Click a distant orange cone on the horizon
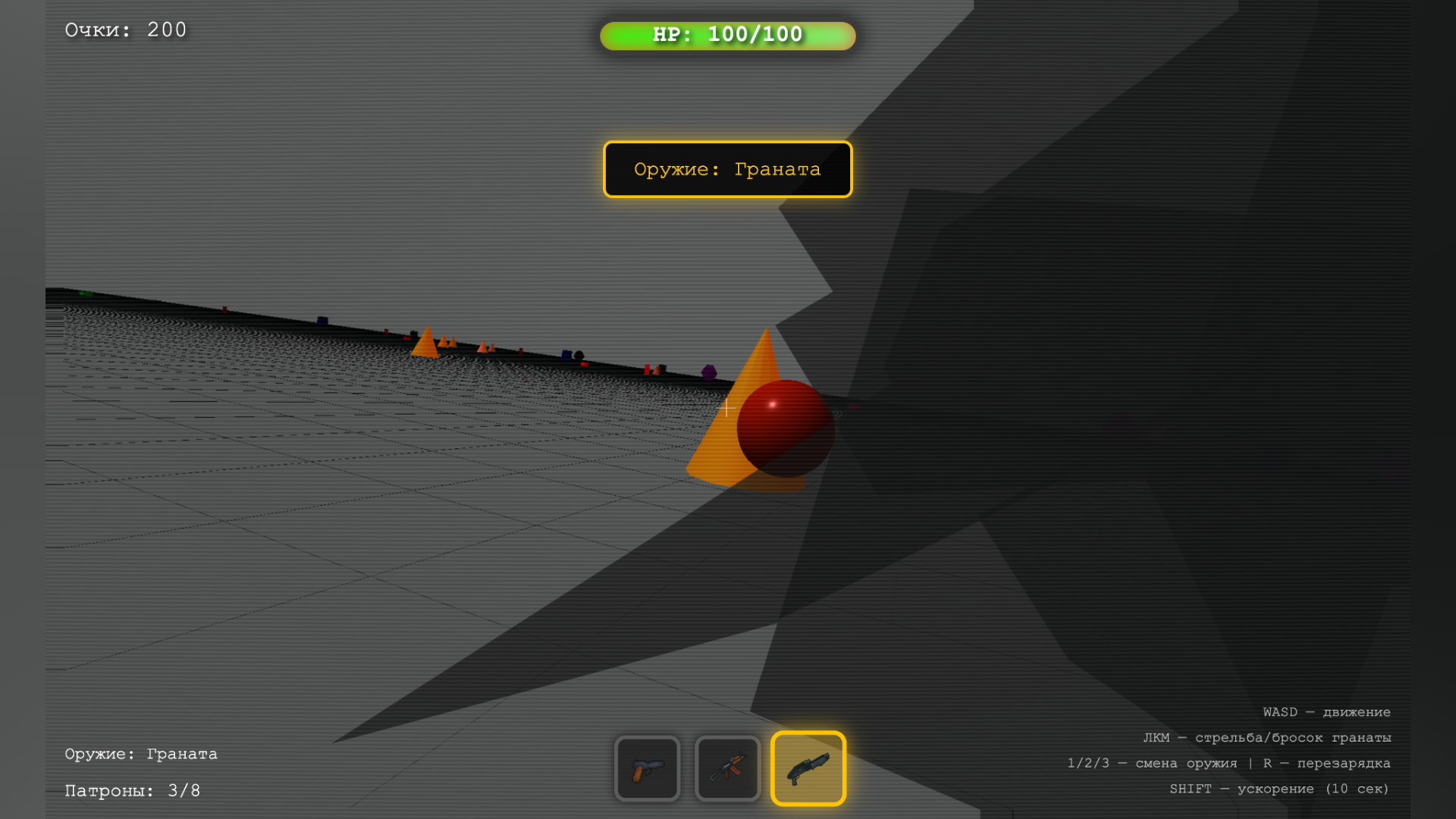Screen dimensions: 1456x819 pyautogui.click(x=427, y=345)
